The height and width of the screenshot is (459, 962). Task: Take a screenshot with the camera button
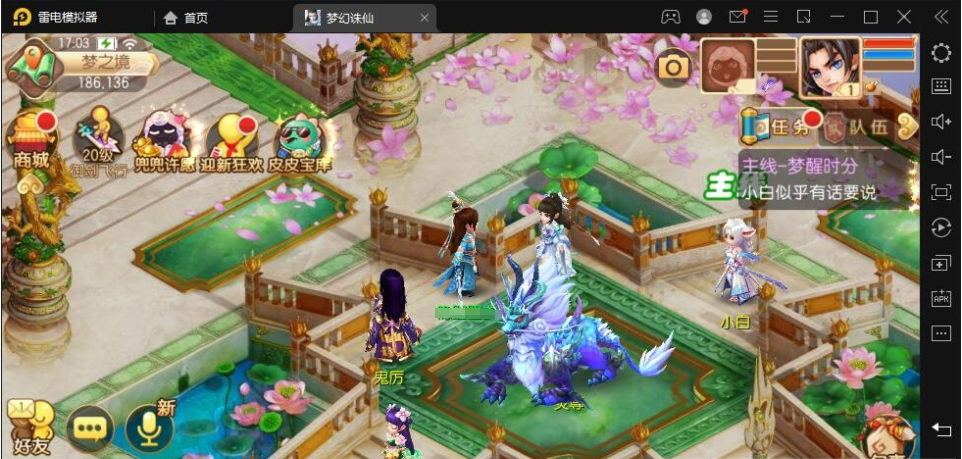[674, 67]
